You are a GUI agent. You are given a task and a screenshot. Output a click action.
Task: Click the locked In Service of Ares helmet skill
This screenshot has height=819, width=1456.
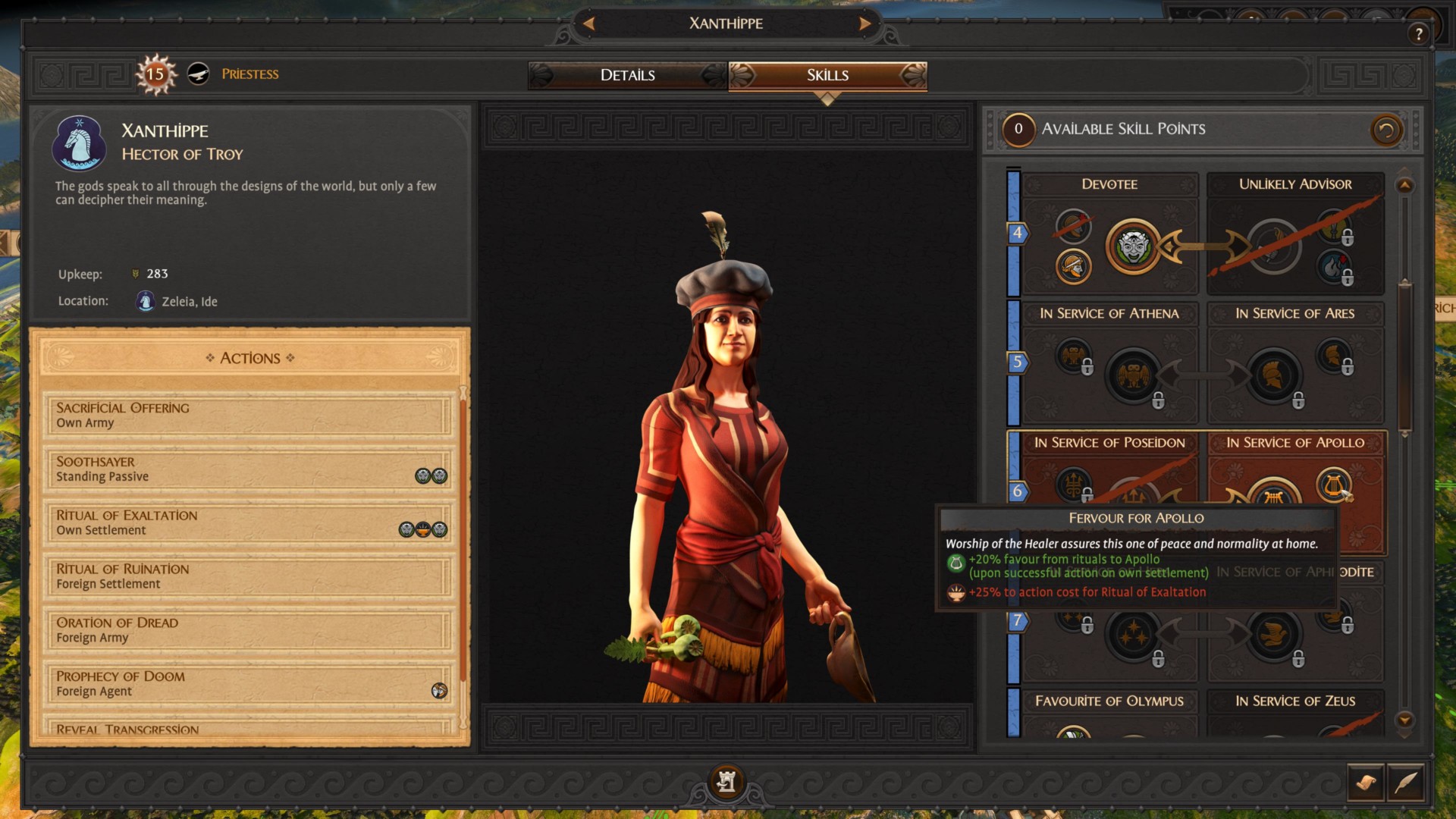(1274, 375)
